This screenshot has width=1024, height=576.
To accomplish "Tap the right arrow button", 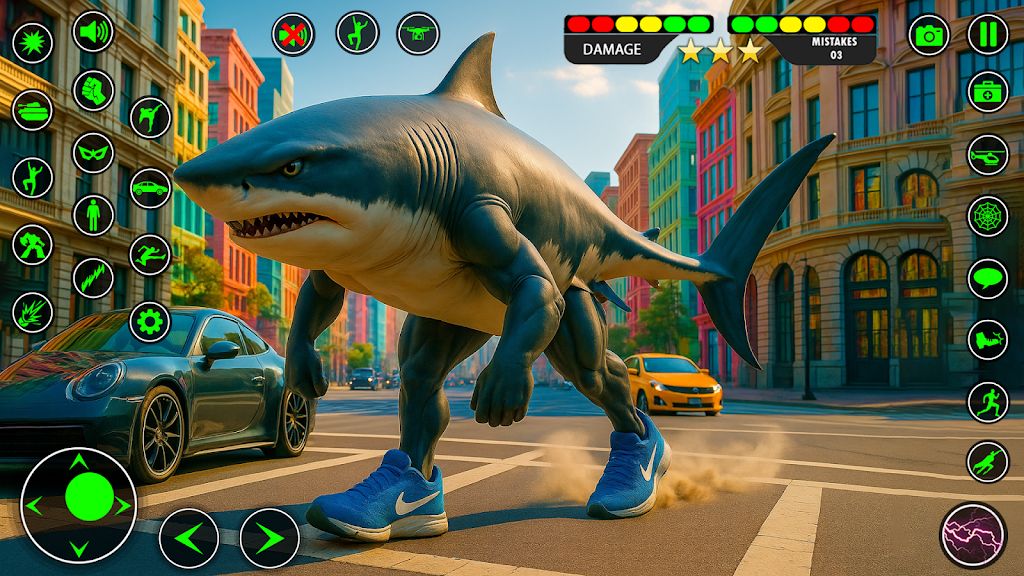I will click(x=269, y=538).
